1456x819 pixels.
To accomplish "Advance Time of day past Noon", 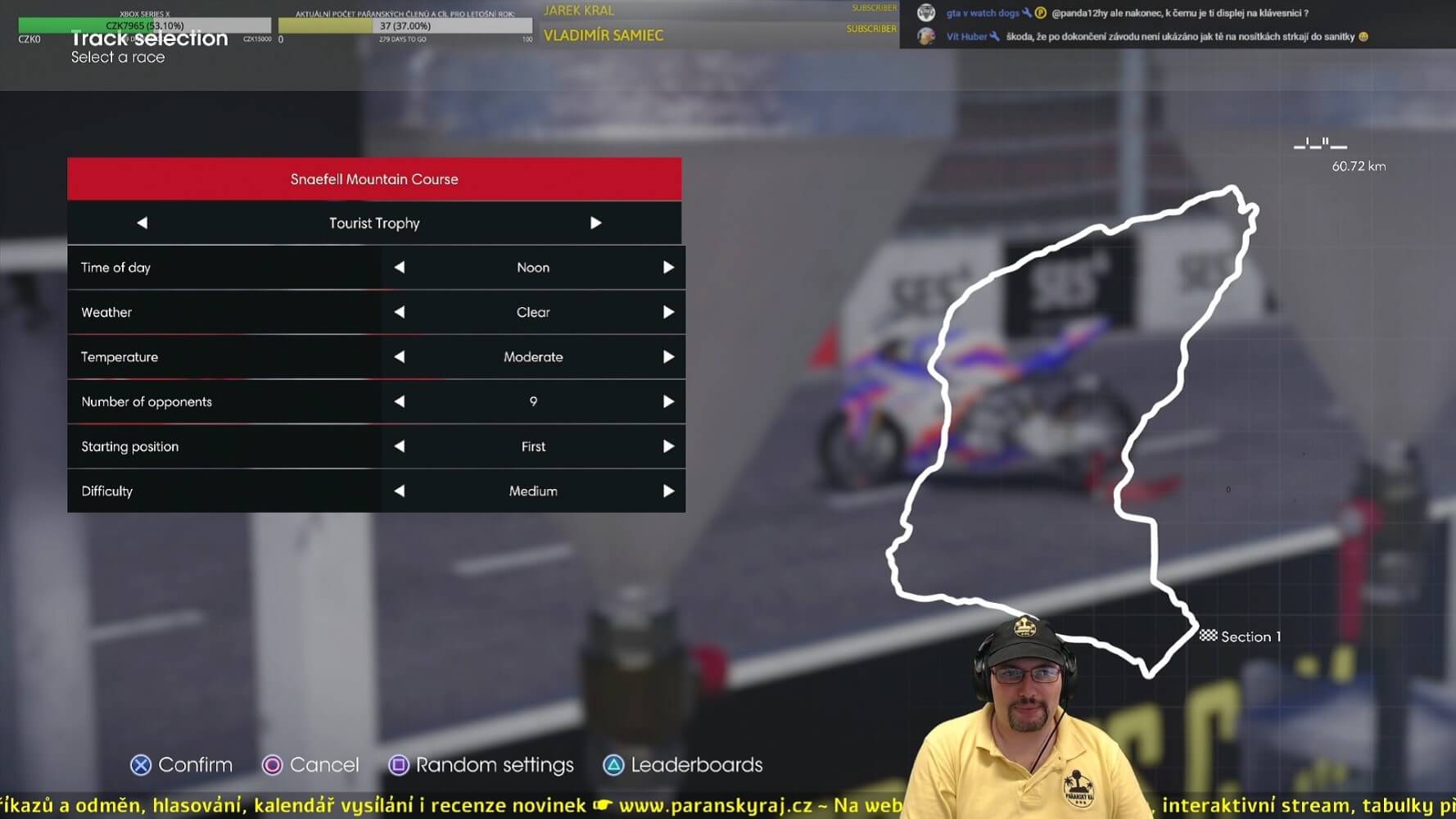I will tap(668, 268).
